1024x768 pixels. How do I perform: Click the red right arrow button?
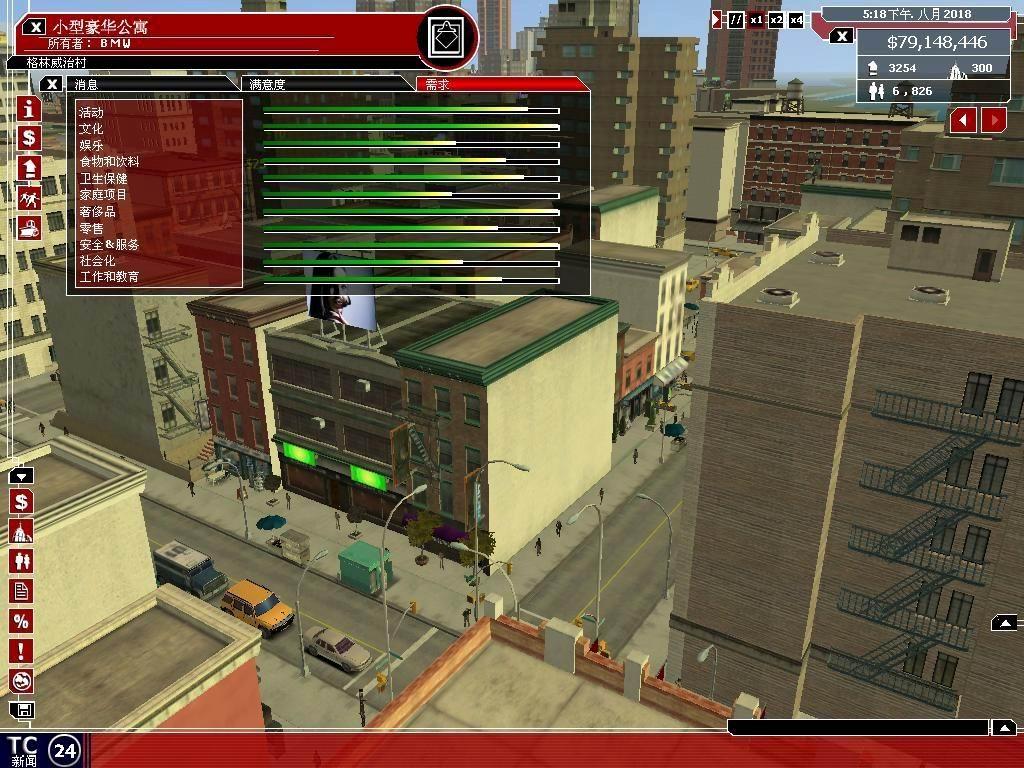click(994, 120)
